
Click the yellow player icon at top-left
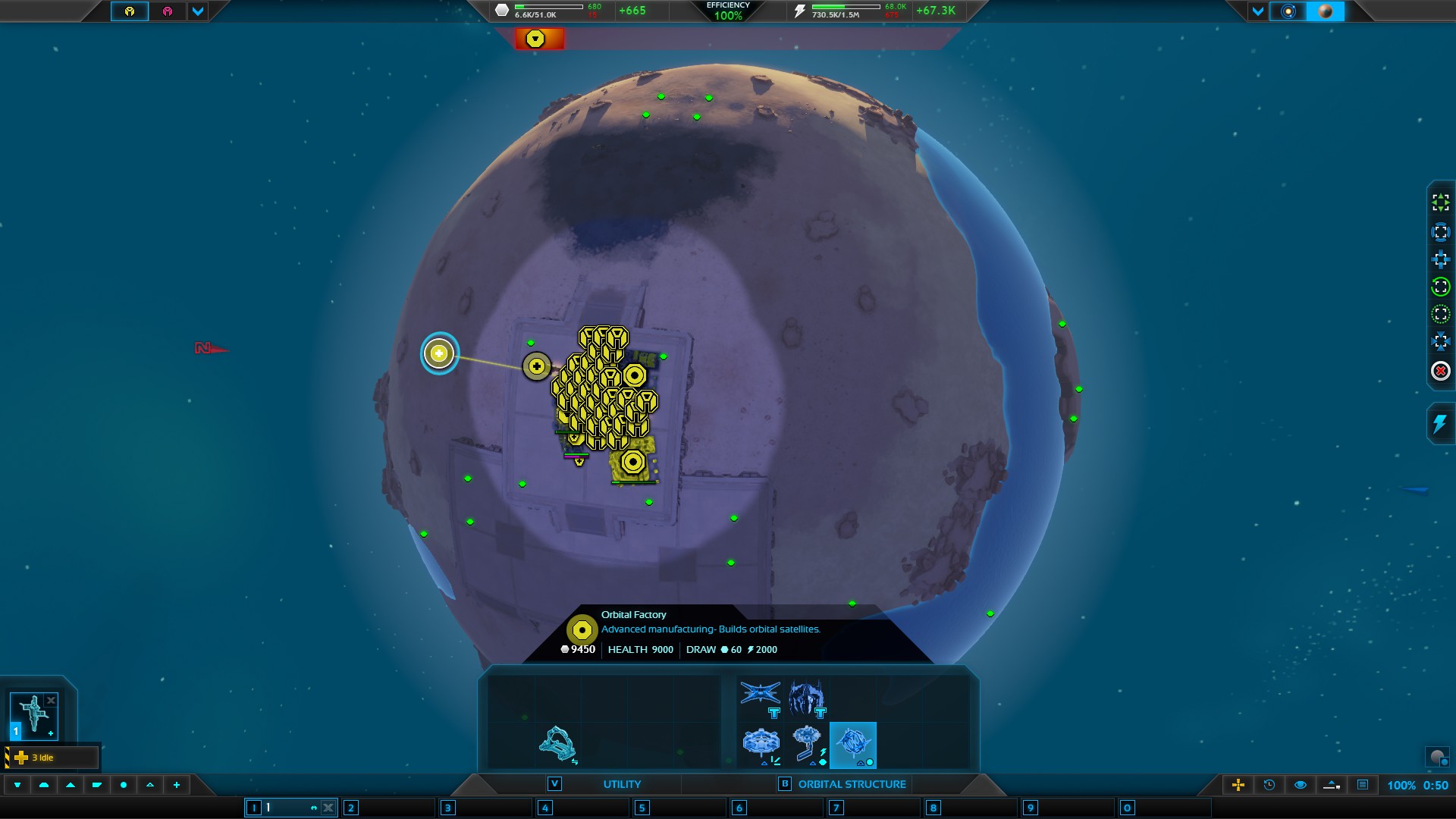click(x=130, y=11)
